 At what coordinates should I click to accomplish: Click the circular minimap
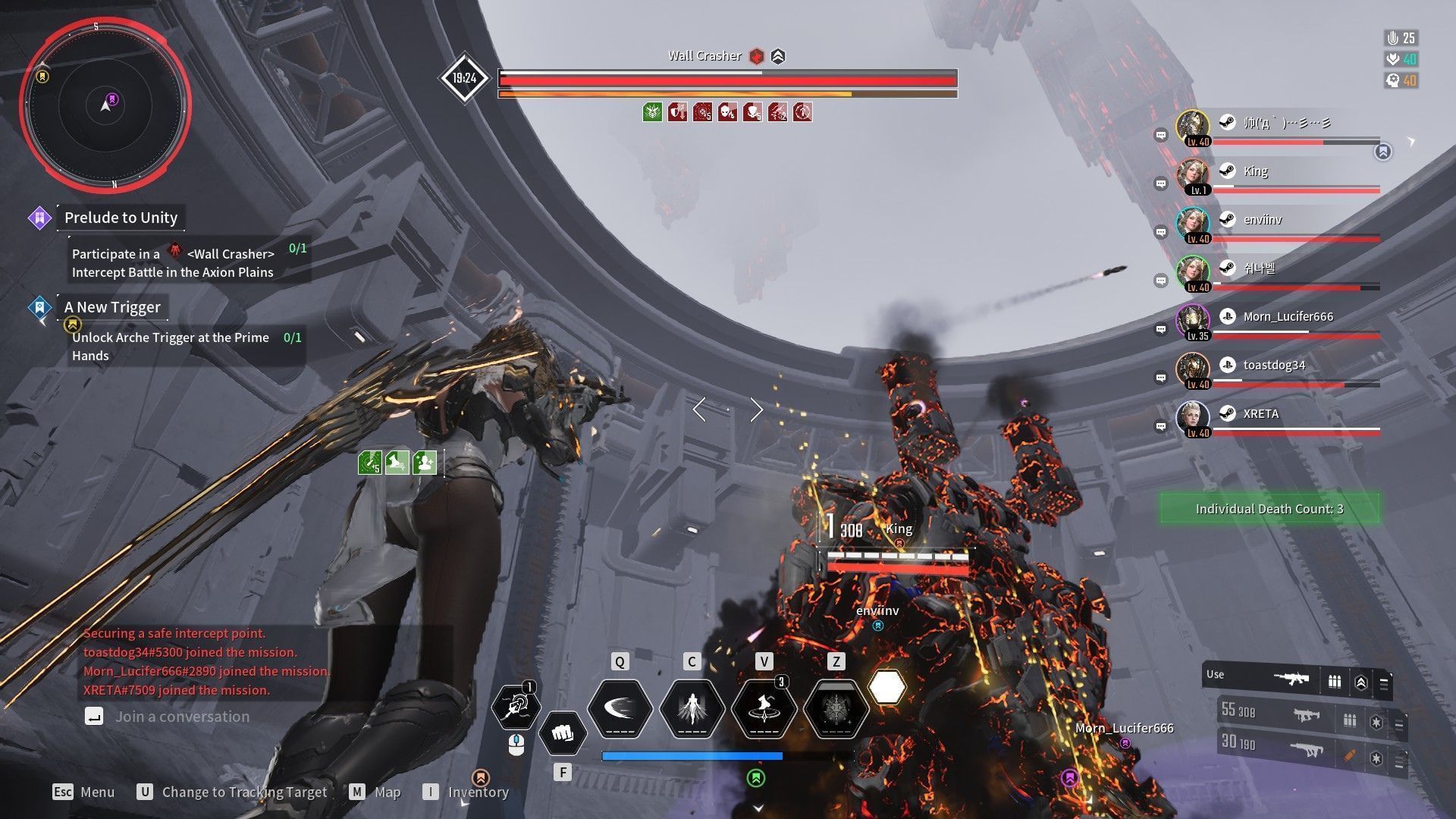point(105,105)
